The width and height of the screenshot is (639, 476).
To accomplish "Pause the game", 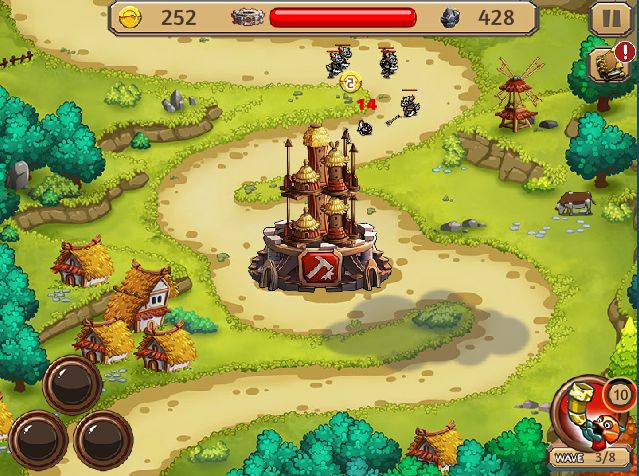I will [607, 18].
